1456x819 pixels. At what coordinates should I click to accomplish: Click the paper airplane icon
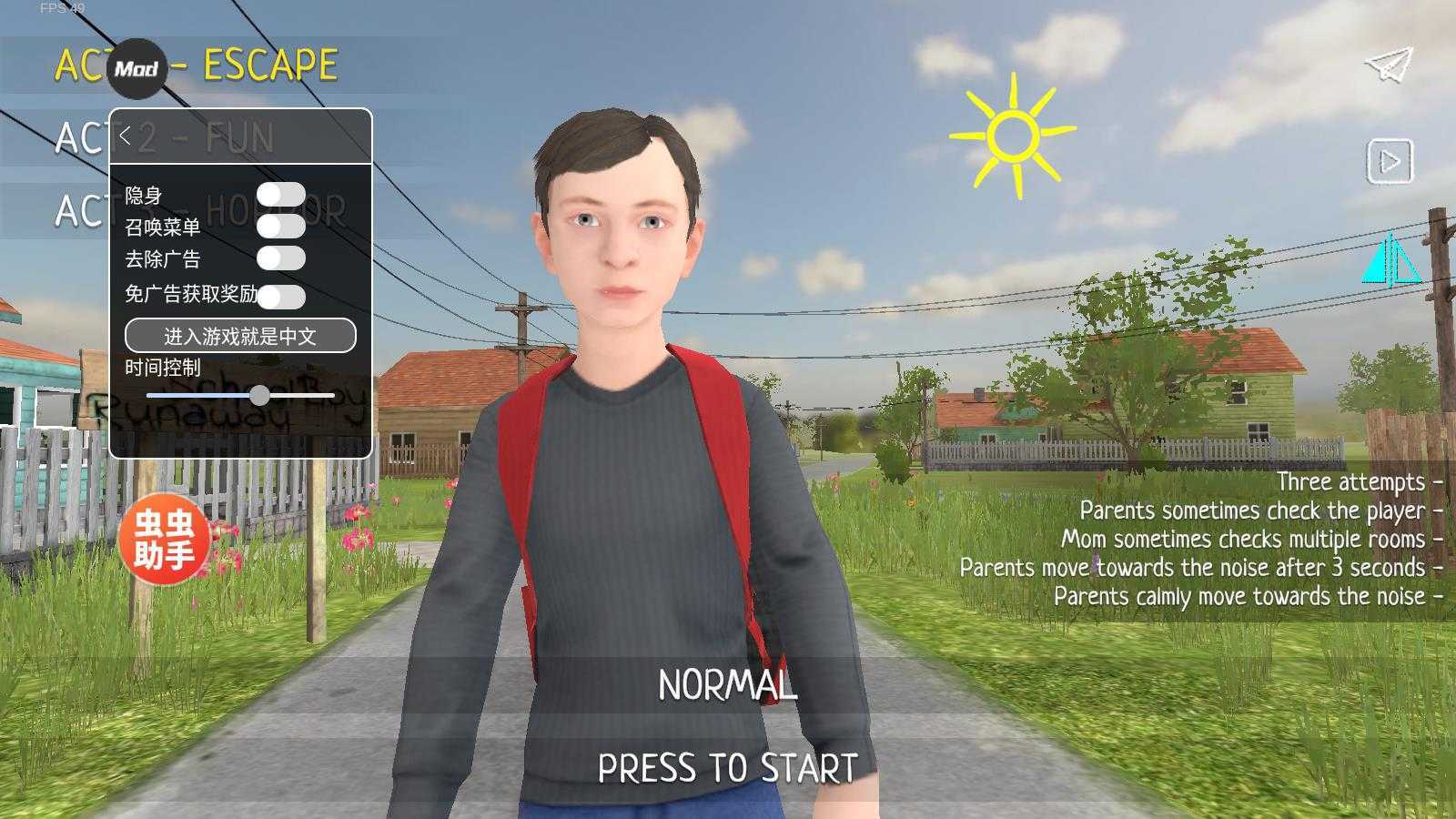tap(1389, 64)
